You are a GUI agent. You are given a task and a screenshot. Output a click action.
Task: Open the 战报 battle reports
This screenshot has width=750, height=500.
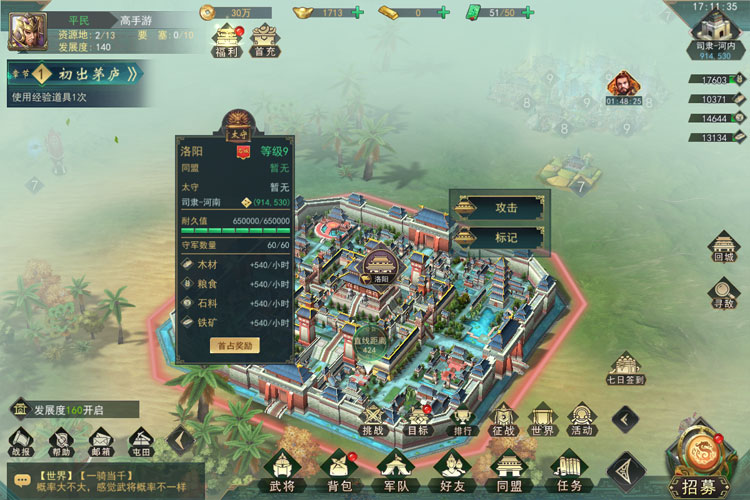point(21,439)
